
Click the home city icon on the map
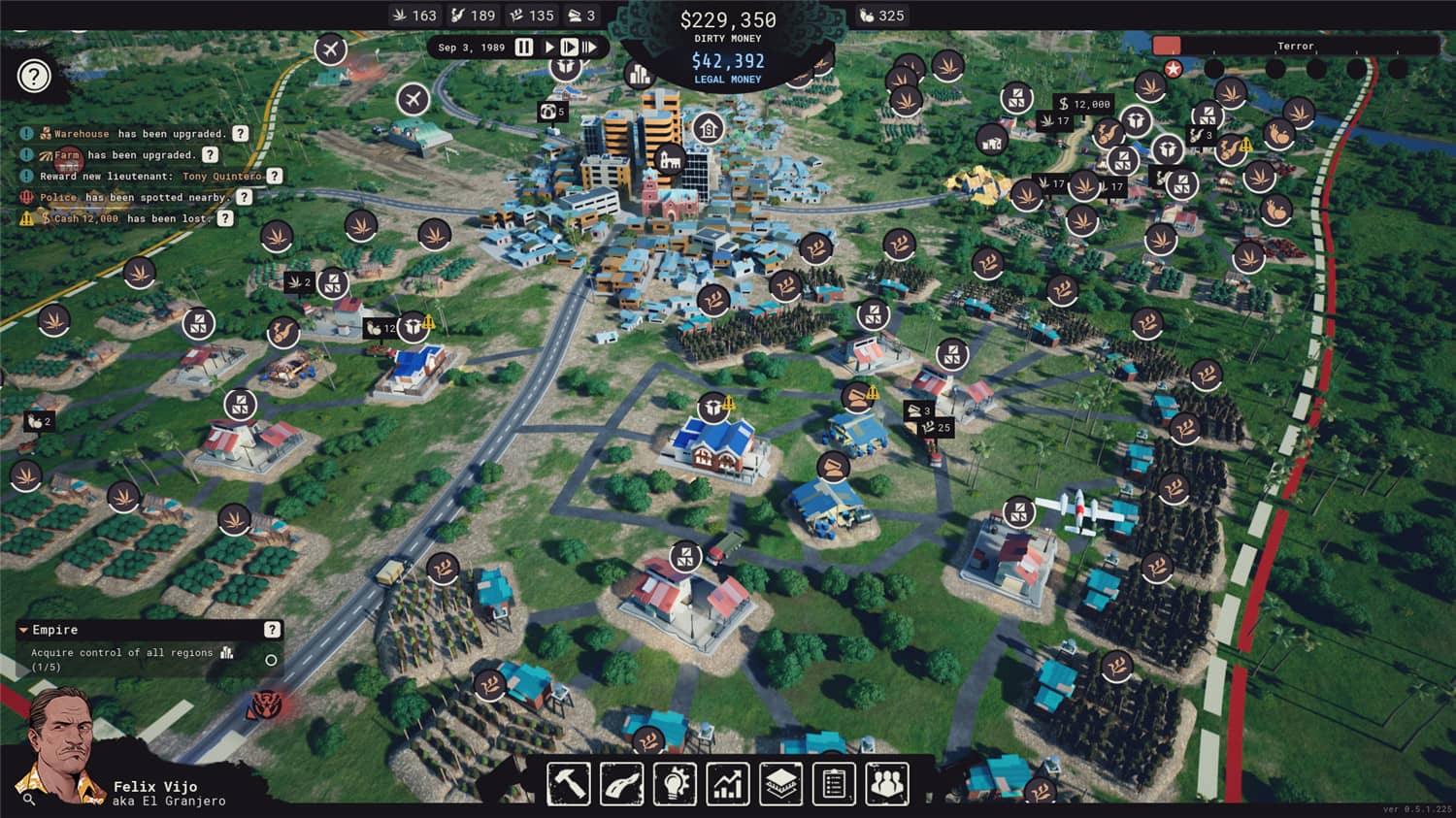tap(708, 126)
